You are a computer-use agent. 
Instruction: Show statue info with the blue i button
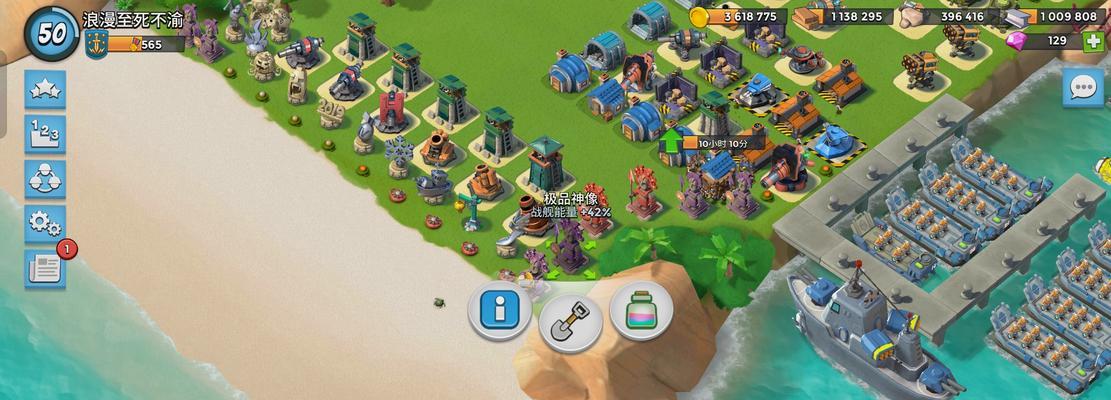pos(499,309)
